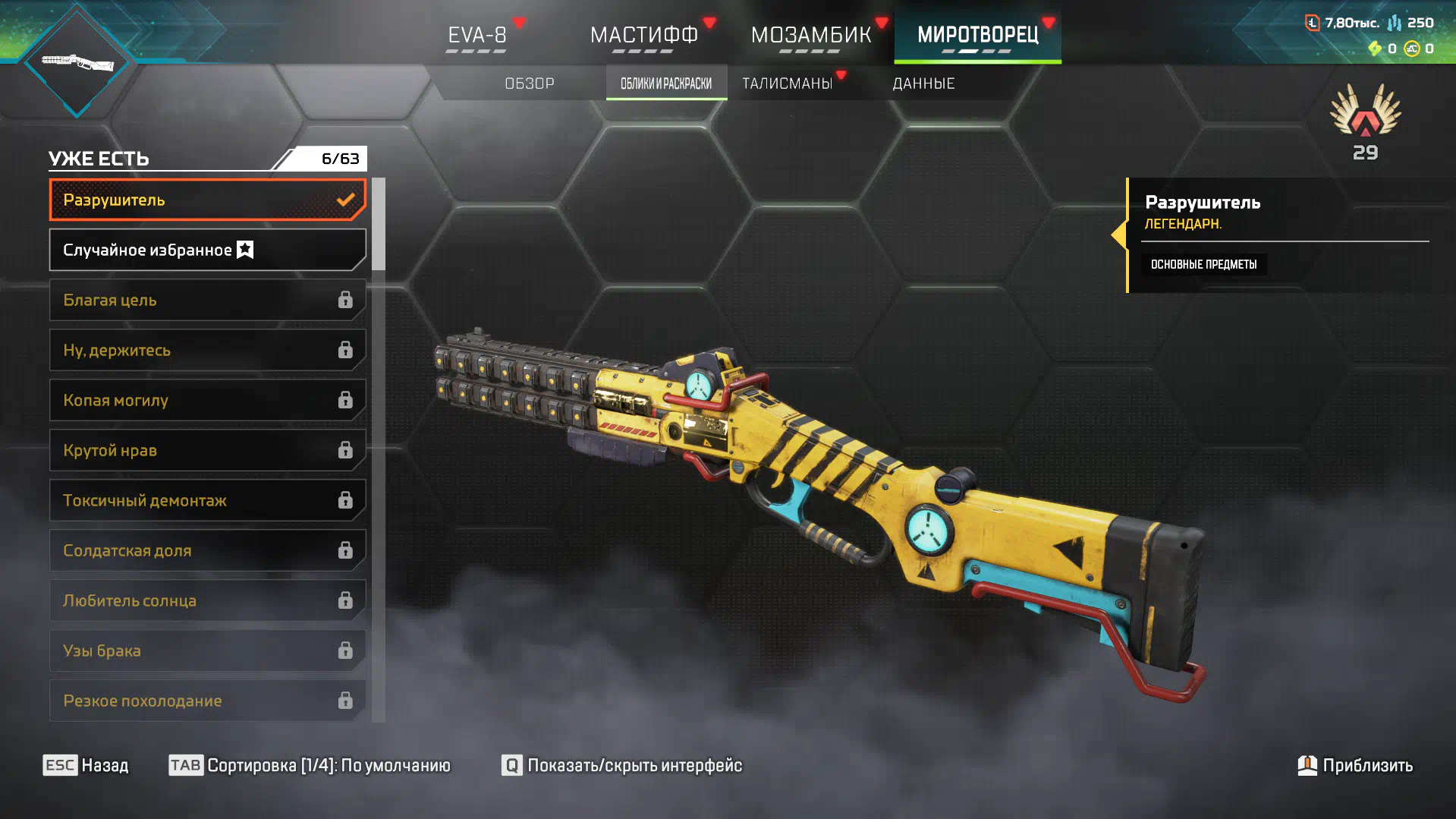Open the Мастифф weapon tab
The height and width of the screenshot is (819, 1456).
643,35
